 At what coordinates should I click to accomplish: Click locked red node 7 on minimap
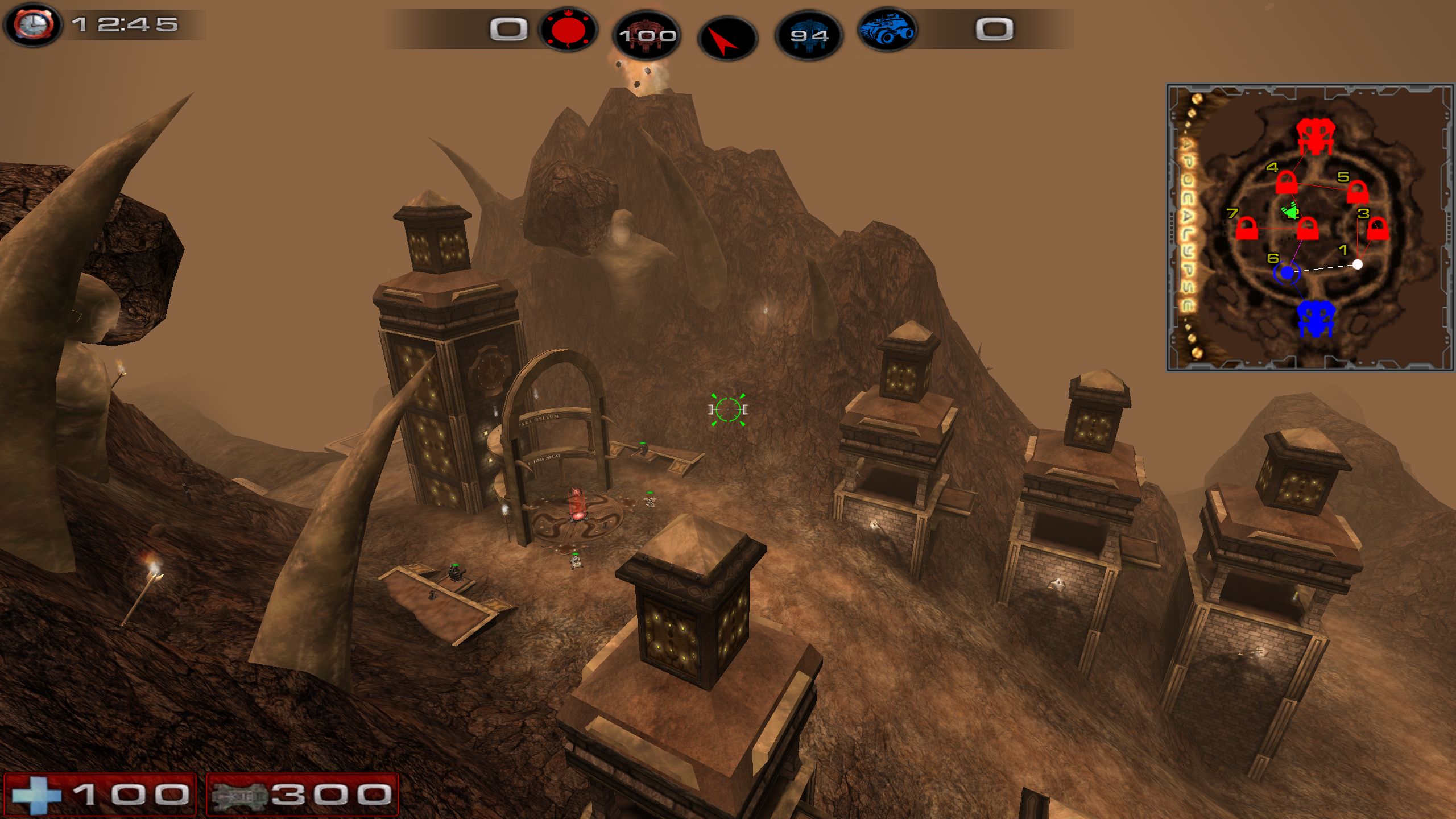tap(1247, 229)
